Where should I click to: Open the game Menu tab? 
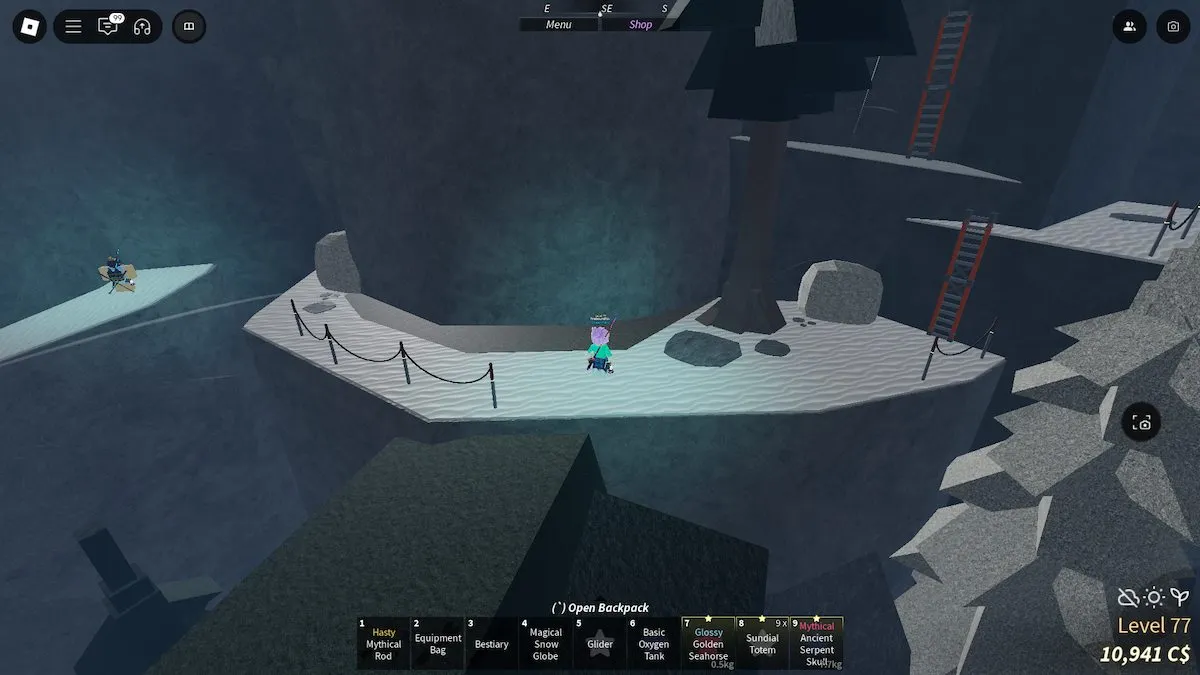[x=559, y=25]
